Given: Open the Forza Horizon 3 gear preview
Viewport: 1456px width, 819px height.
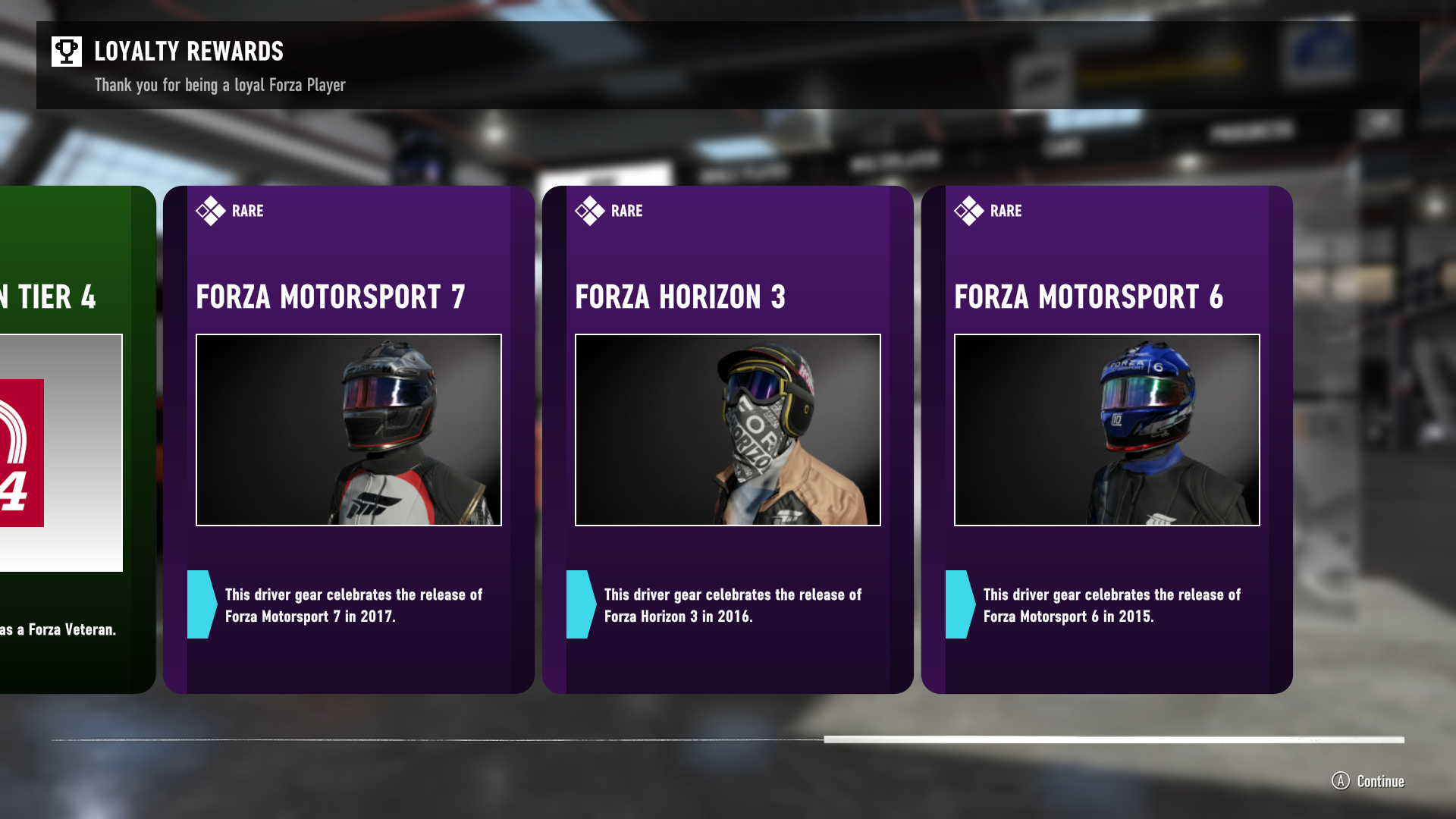Looking at the screenshot, I should coord(728,430).
